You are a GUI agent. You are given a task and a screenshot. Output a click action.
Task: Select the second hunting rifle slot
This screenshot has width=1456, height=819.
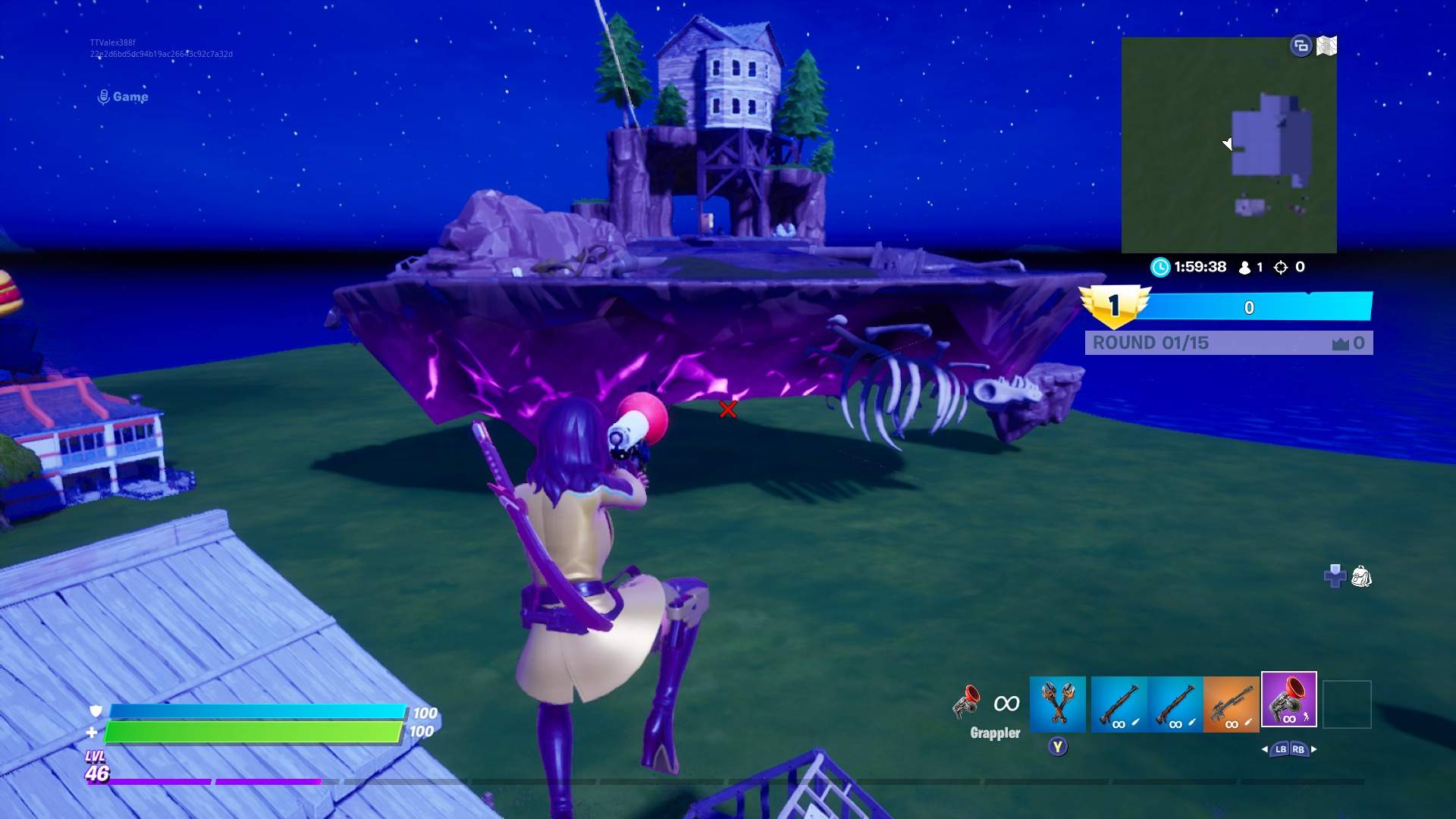[1175, 705]
